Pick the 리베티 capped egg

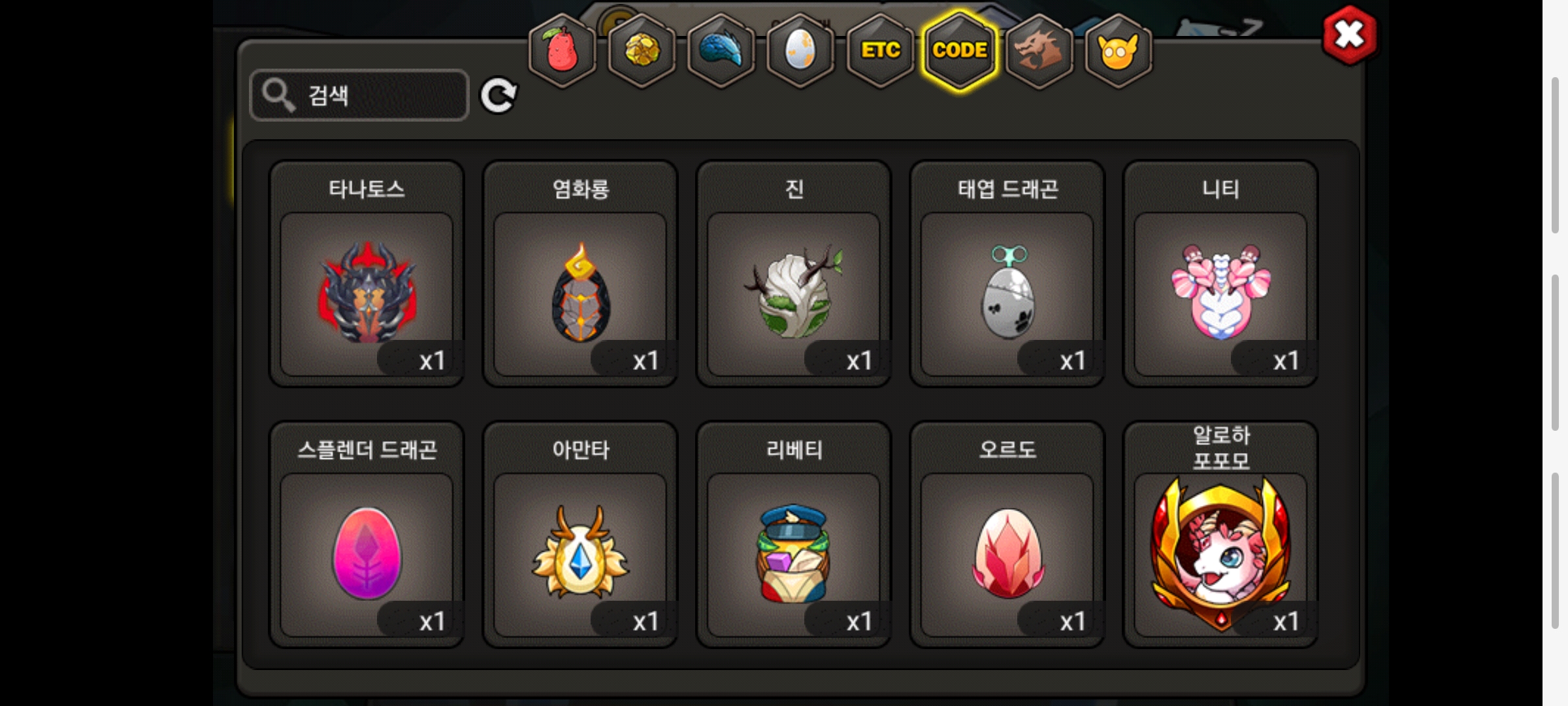click(x=794, y=553)
